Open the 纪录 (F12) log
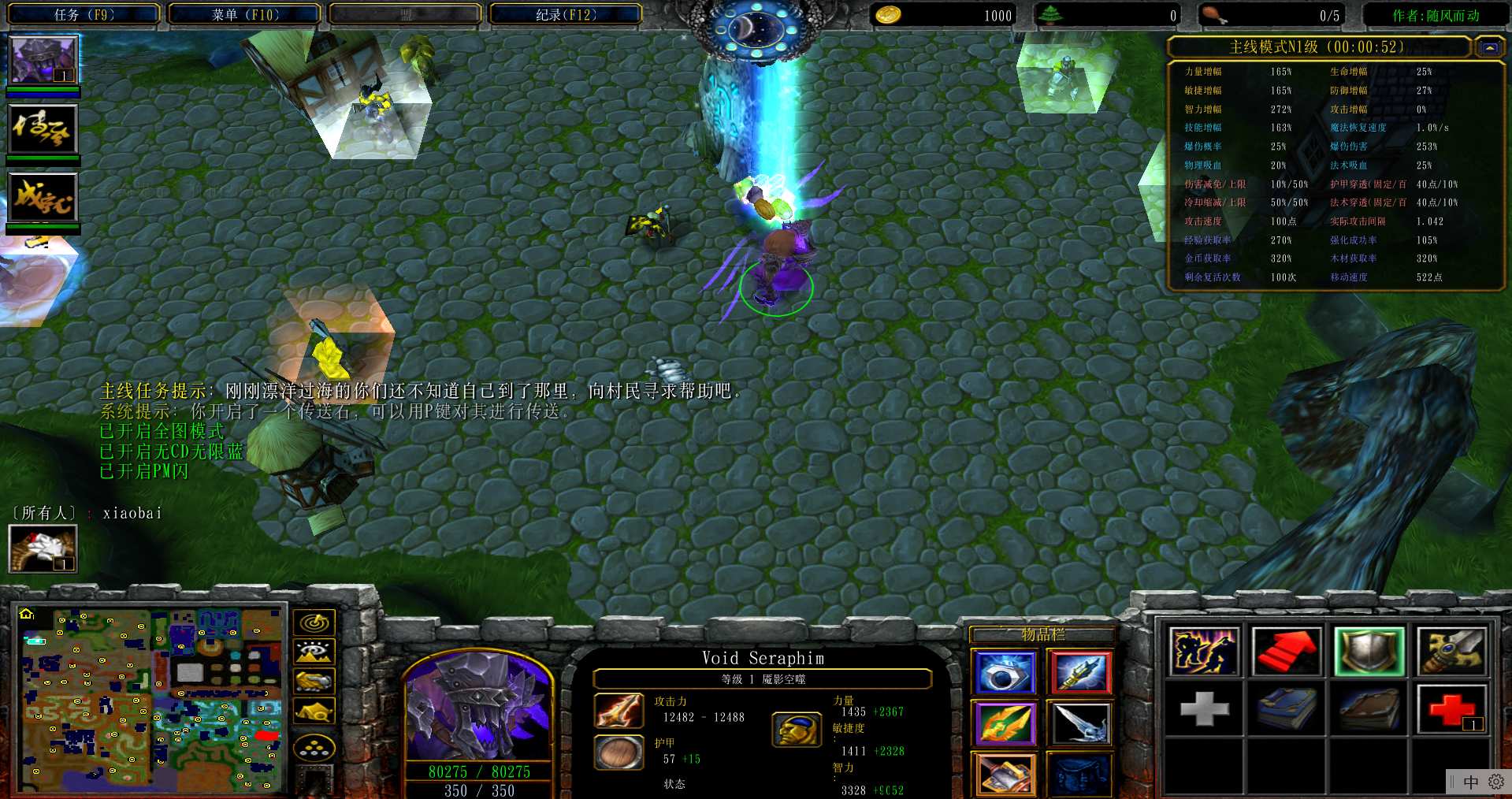Viewport: 1512px width, 799px height. pos(566,14)
